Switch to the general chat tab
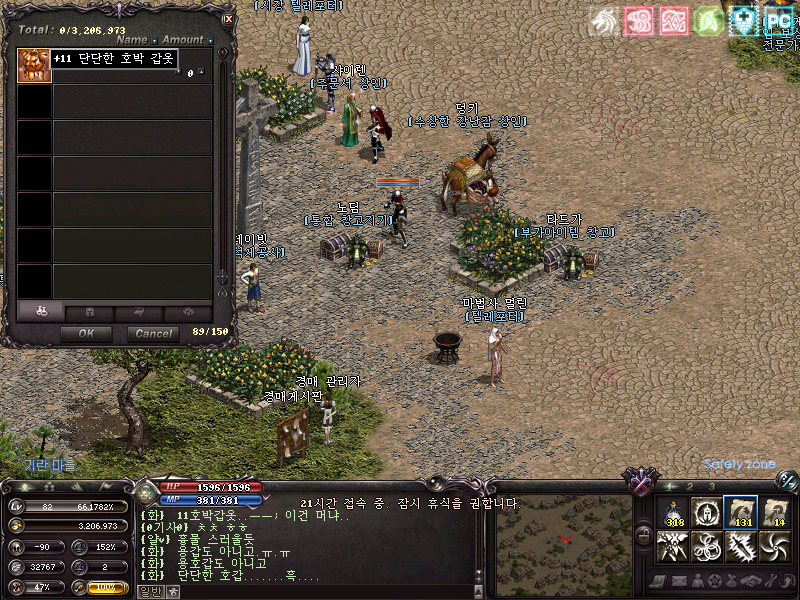The image size is (800, 600). [x=147, y=591]
